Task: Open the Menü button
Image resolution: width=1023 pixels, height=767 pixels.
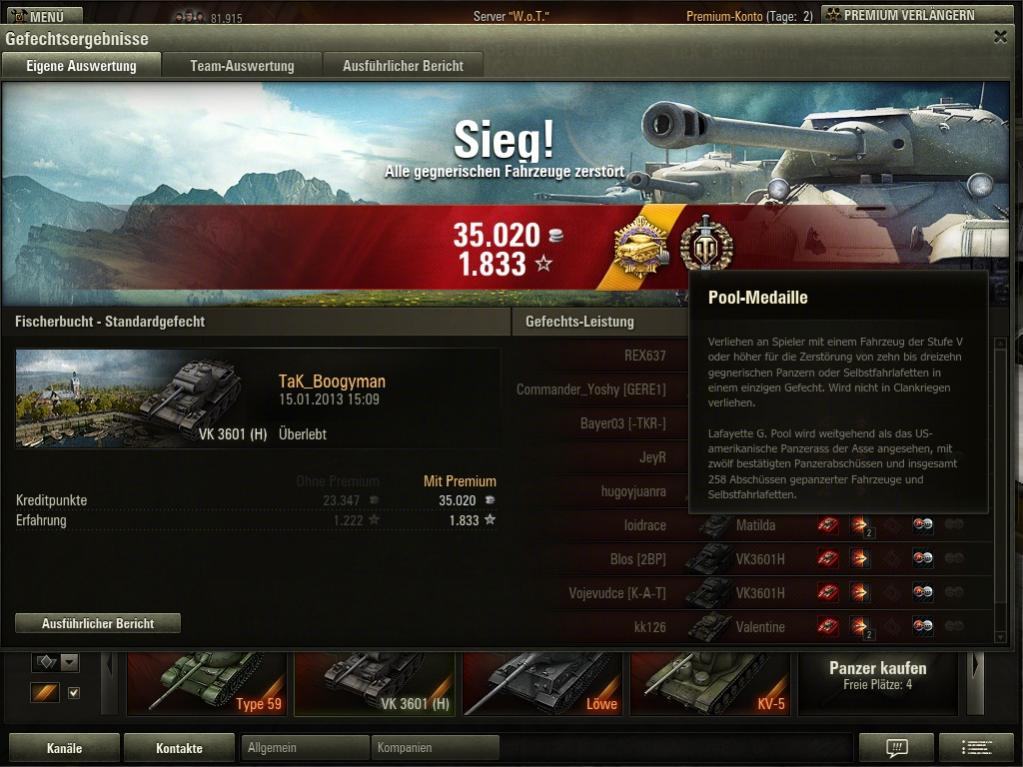Action: [42, 16]
